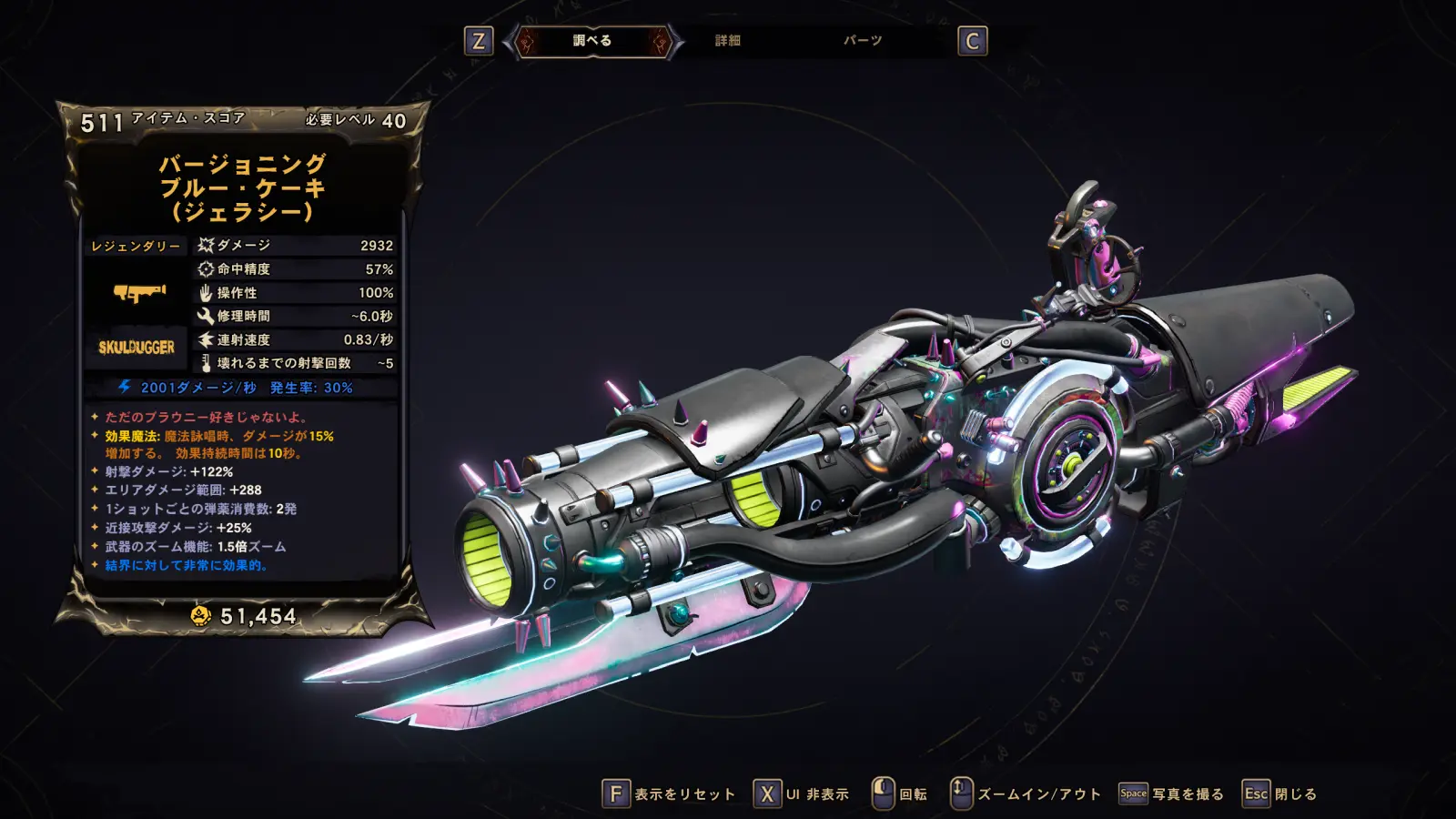Switch to the 調べる inspect tab
The image size is (1456, 819).
(592, 41)
